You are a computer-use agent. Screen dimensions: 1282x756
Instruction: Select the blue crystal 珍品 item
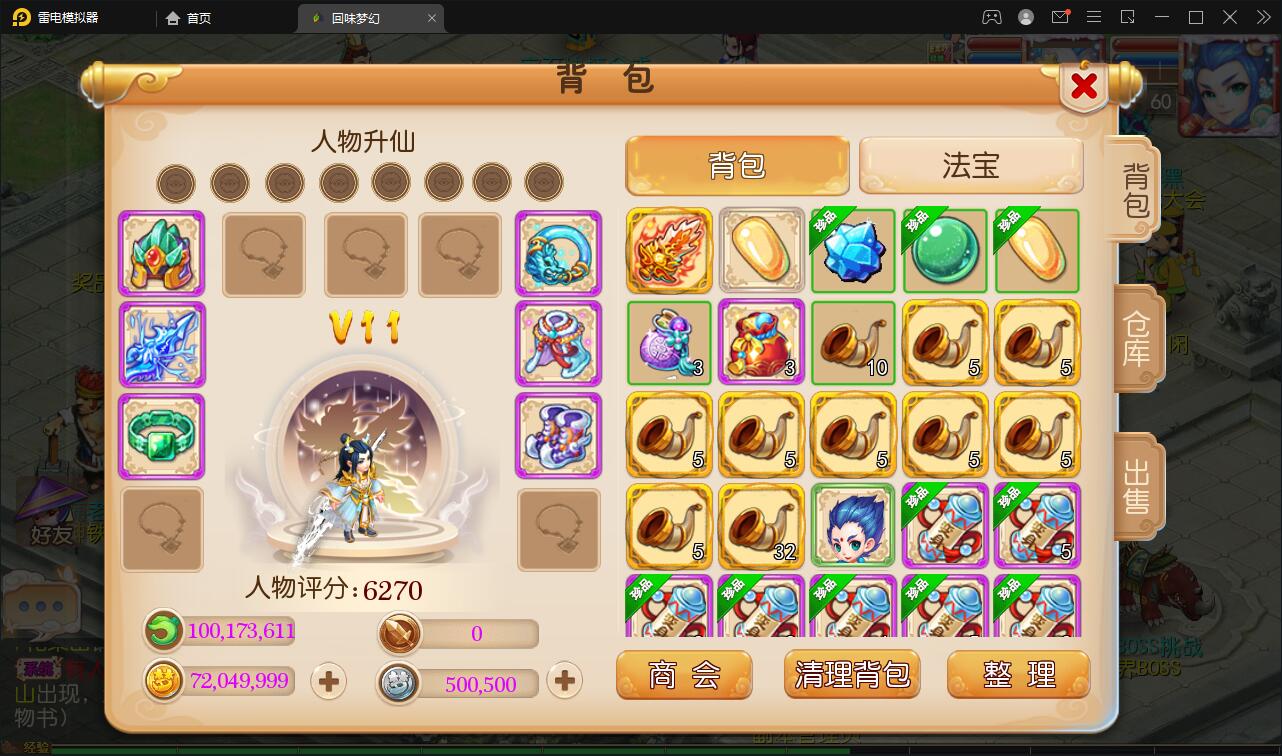pos(852,251)
